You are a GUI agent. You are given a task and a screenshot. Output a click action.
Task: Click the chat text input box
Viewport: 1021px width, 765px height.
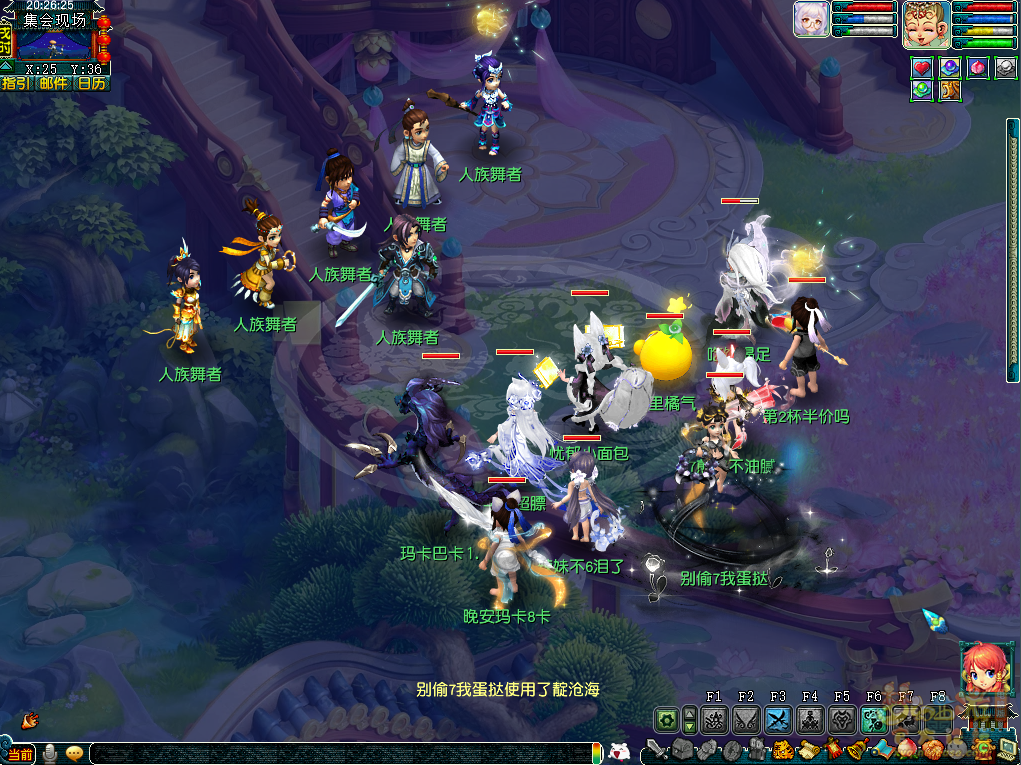340,753
